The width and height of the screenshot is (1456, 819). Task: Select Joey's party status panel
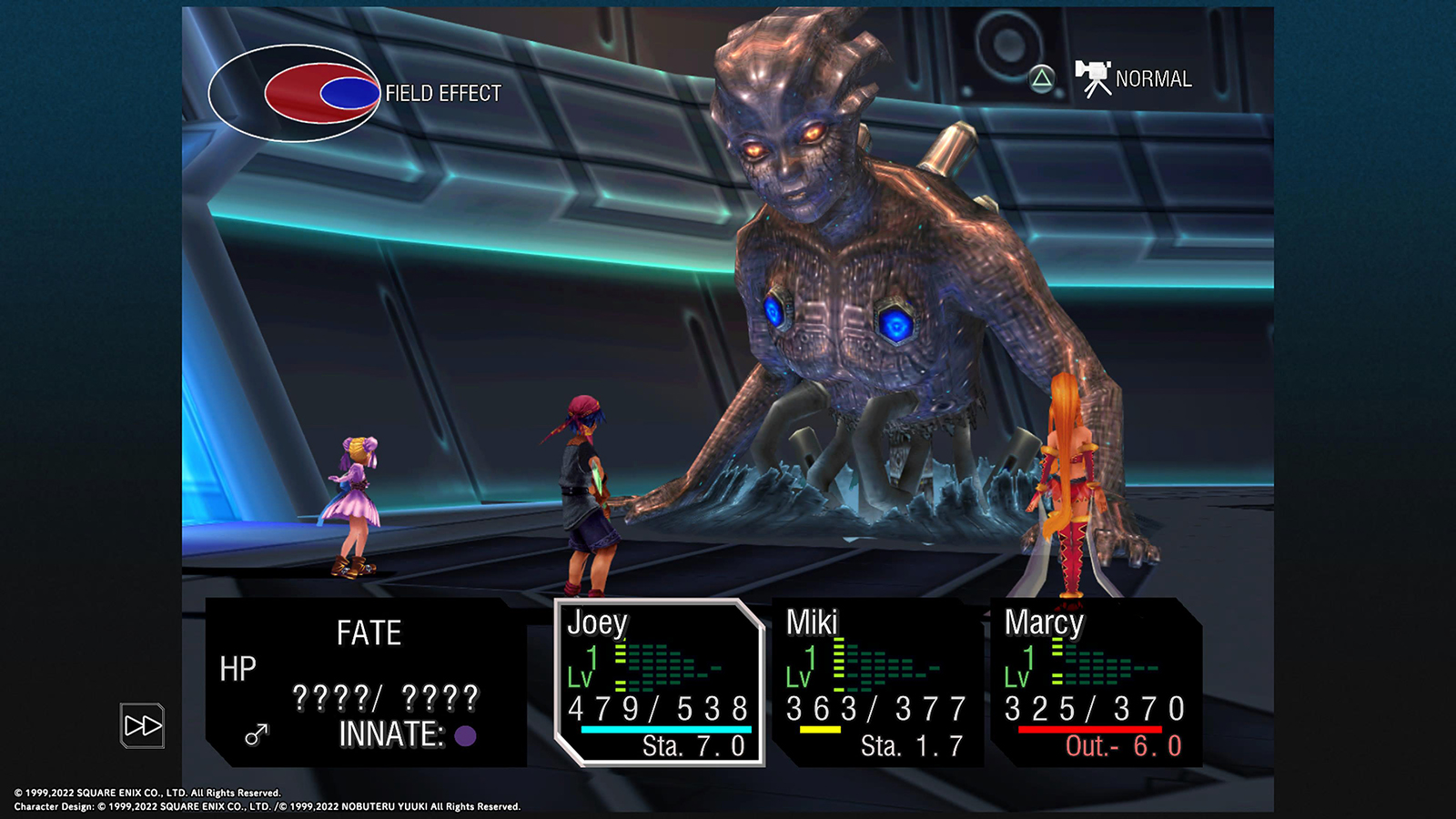click(659, 682)
